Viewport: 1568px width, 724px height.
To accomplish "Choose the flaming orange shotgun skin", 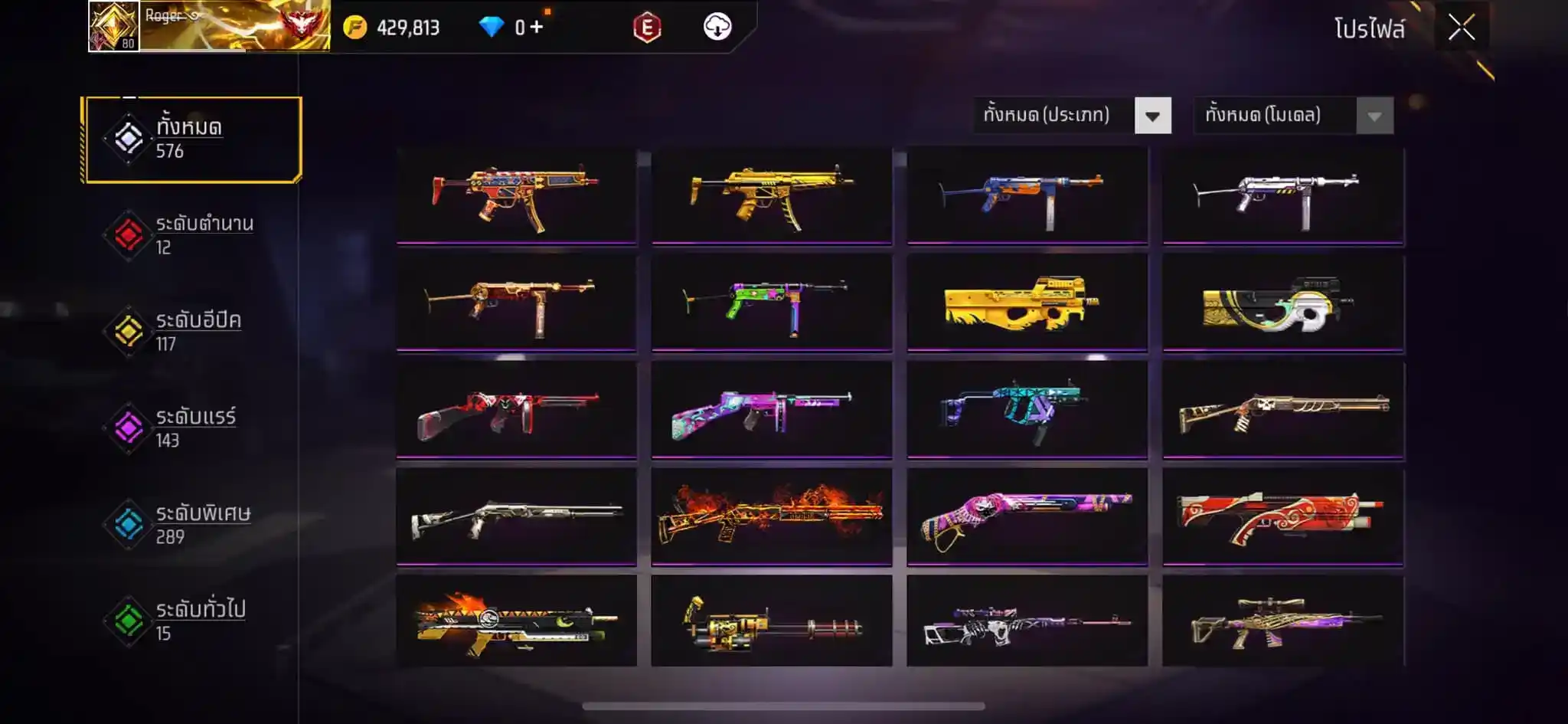I will pyautogui.click(x=771, y=516).
